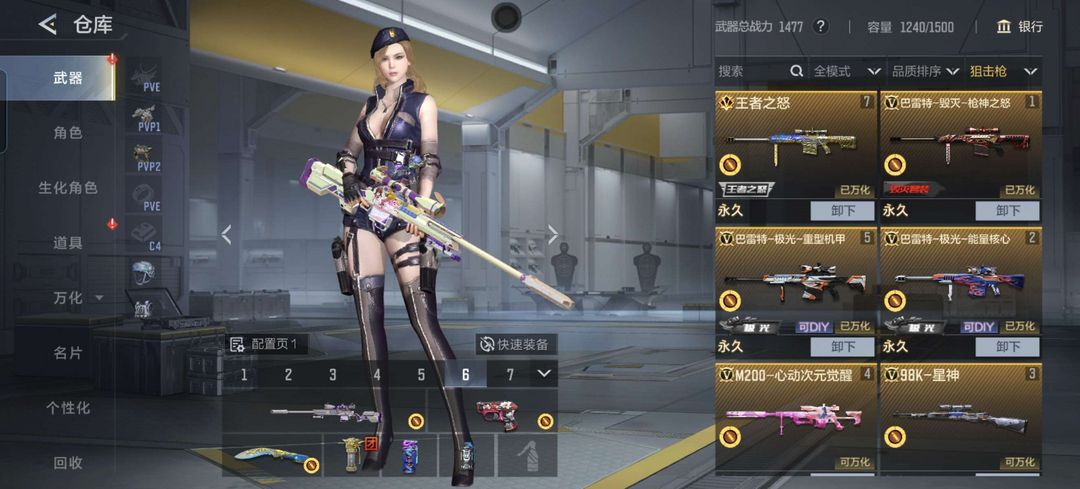Open the 生化角色 tab
This screenshot has height=489, width=1080.
(x=68, y=187)
